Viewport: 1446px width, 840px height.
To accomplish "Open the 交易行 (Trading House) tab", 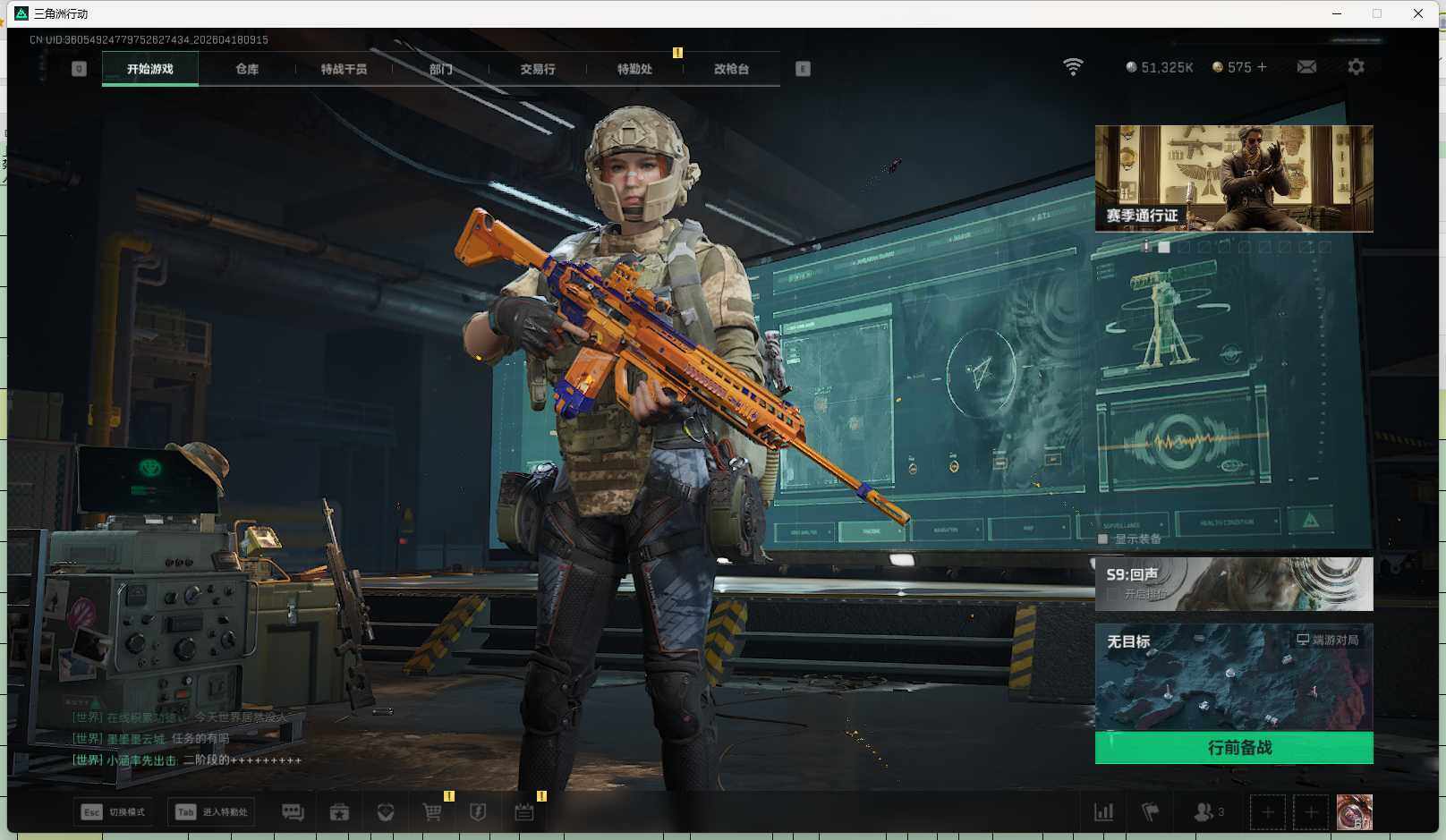I will coord(537,69).
